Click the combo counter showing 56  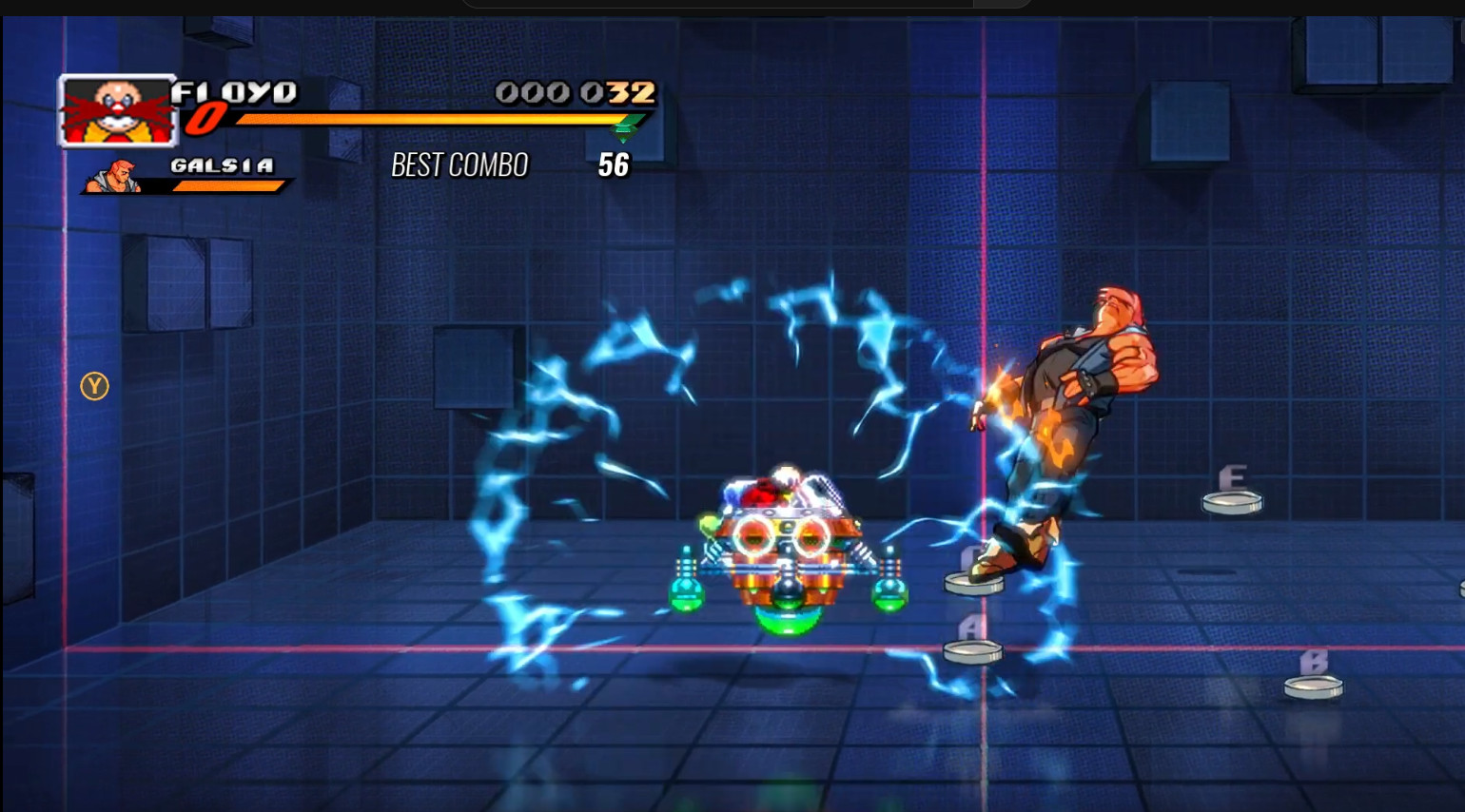(x=614, y=165)
